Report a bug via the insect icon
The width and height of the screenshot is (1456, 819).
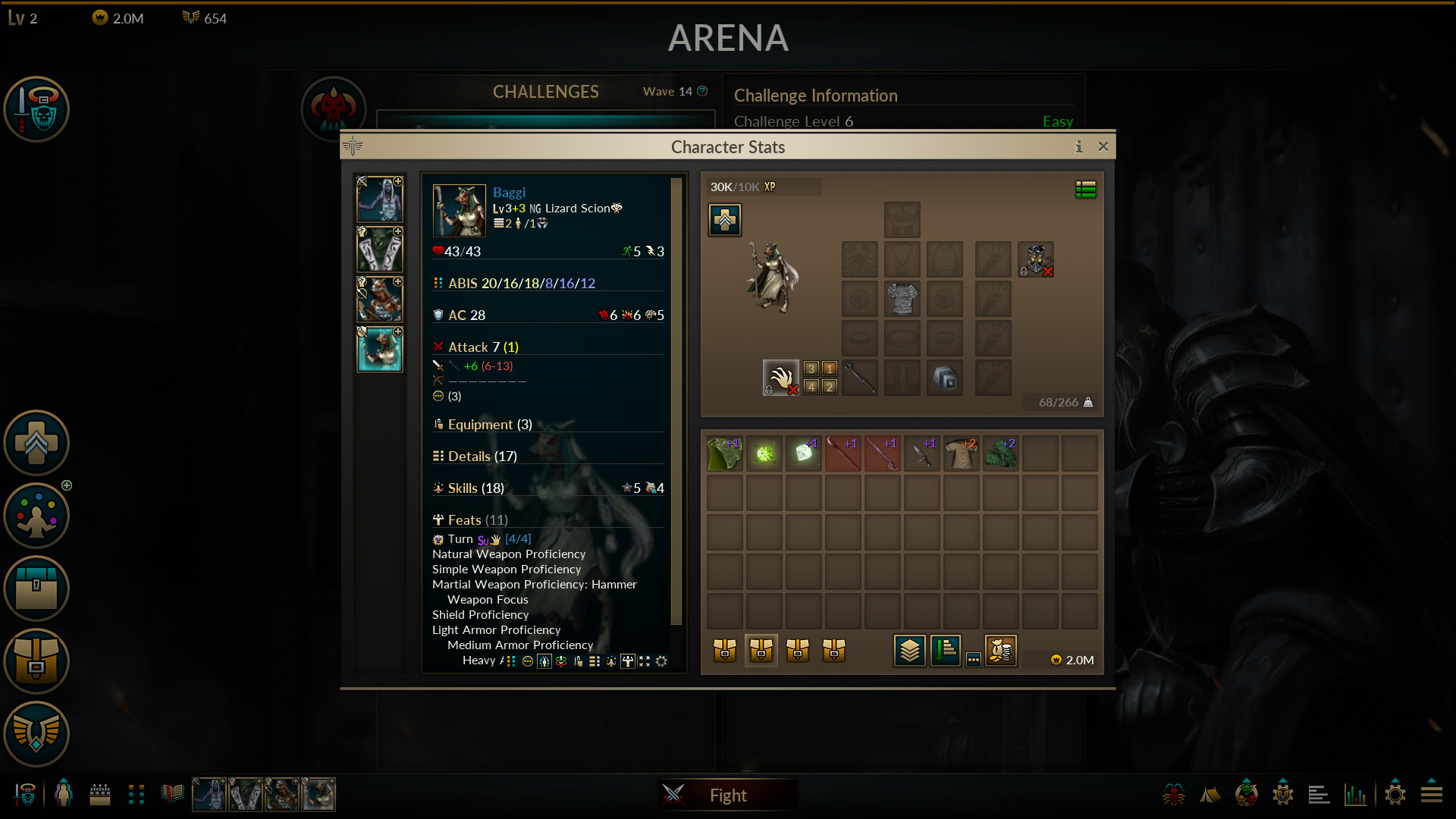(x=1174, y=794)
